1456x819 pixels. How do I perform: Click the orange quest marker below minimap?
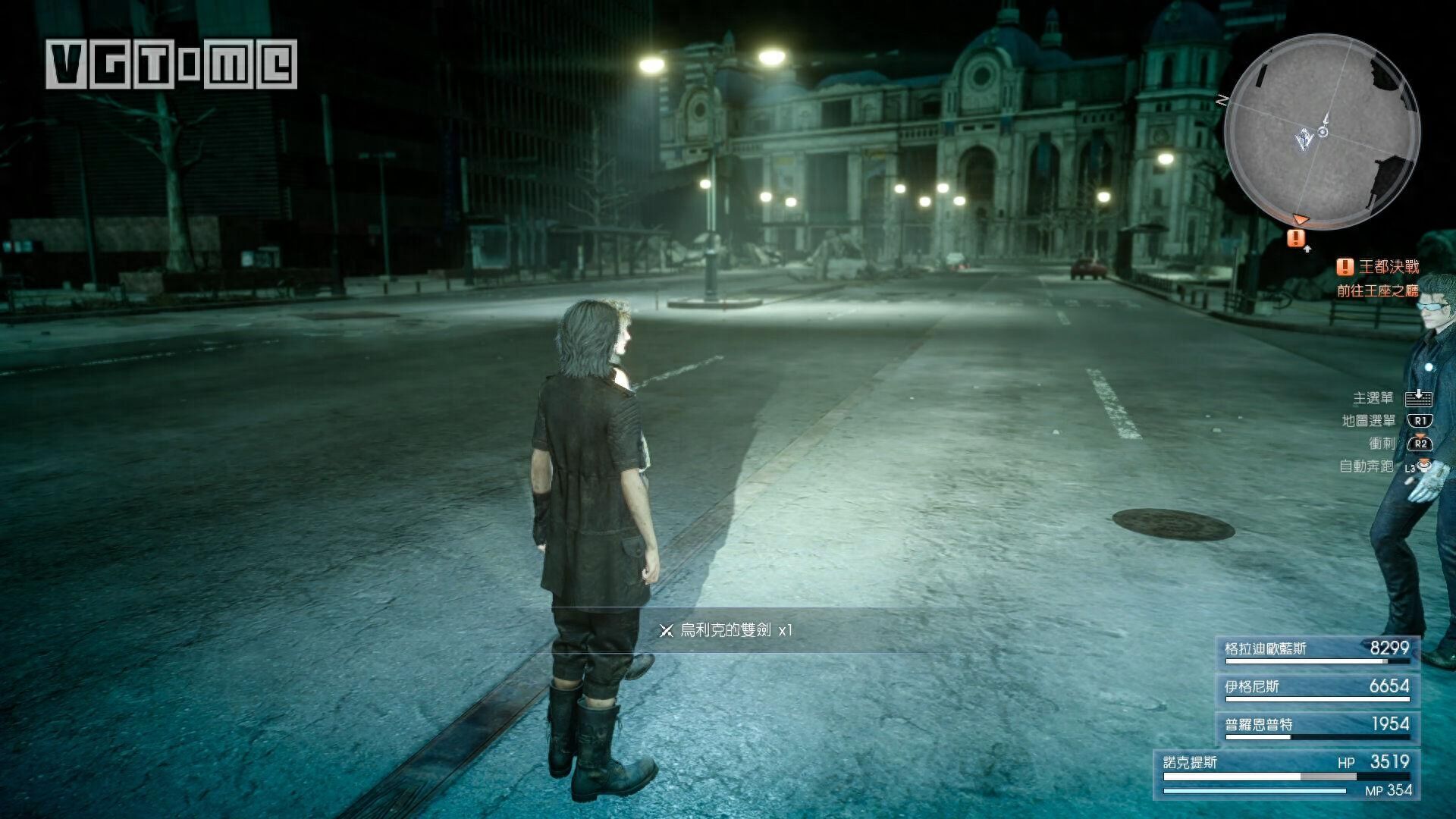pyautogui.click(x=1296, y=238)
